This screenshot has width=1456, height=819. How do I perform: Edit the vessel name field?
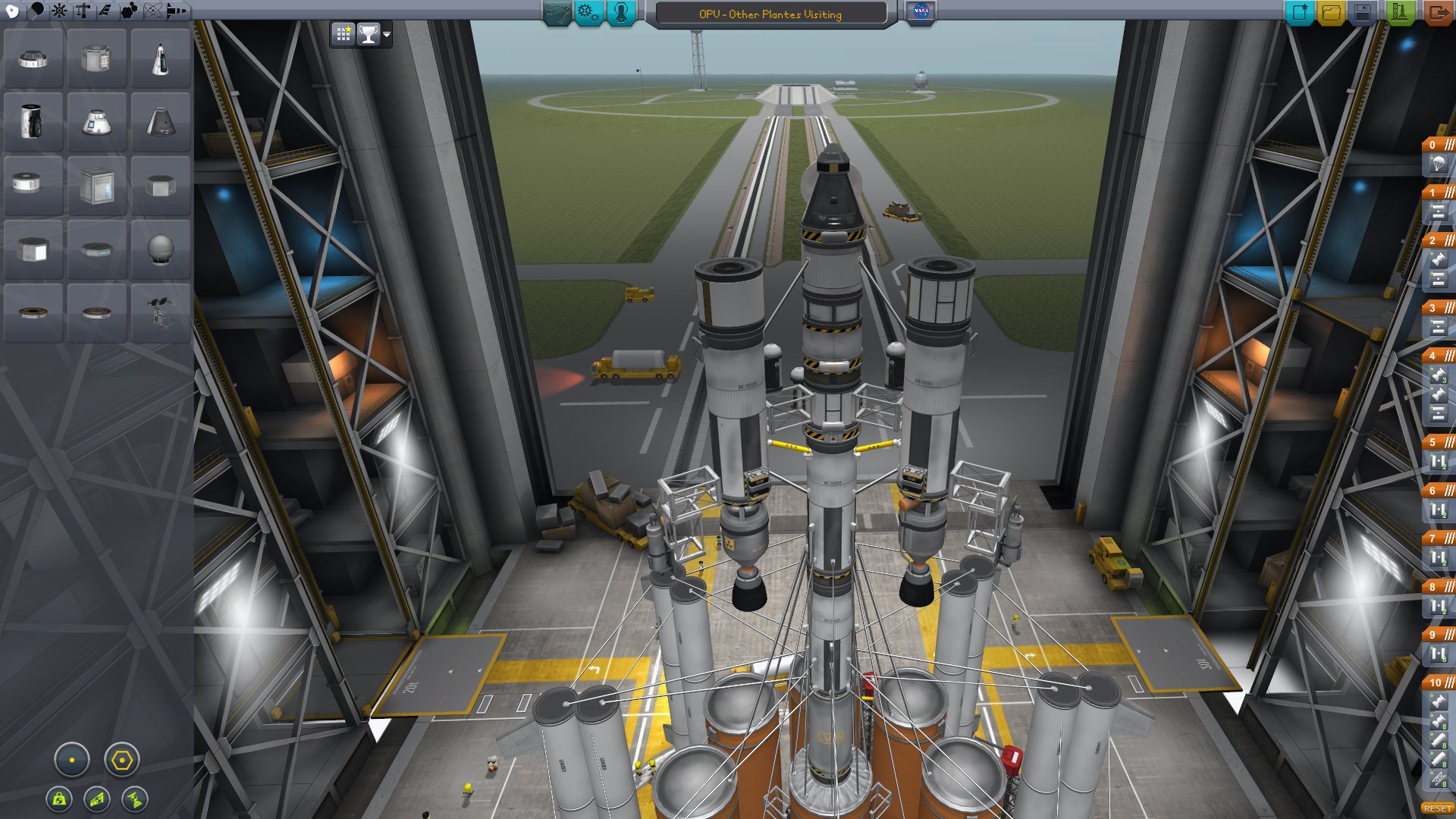770,14
